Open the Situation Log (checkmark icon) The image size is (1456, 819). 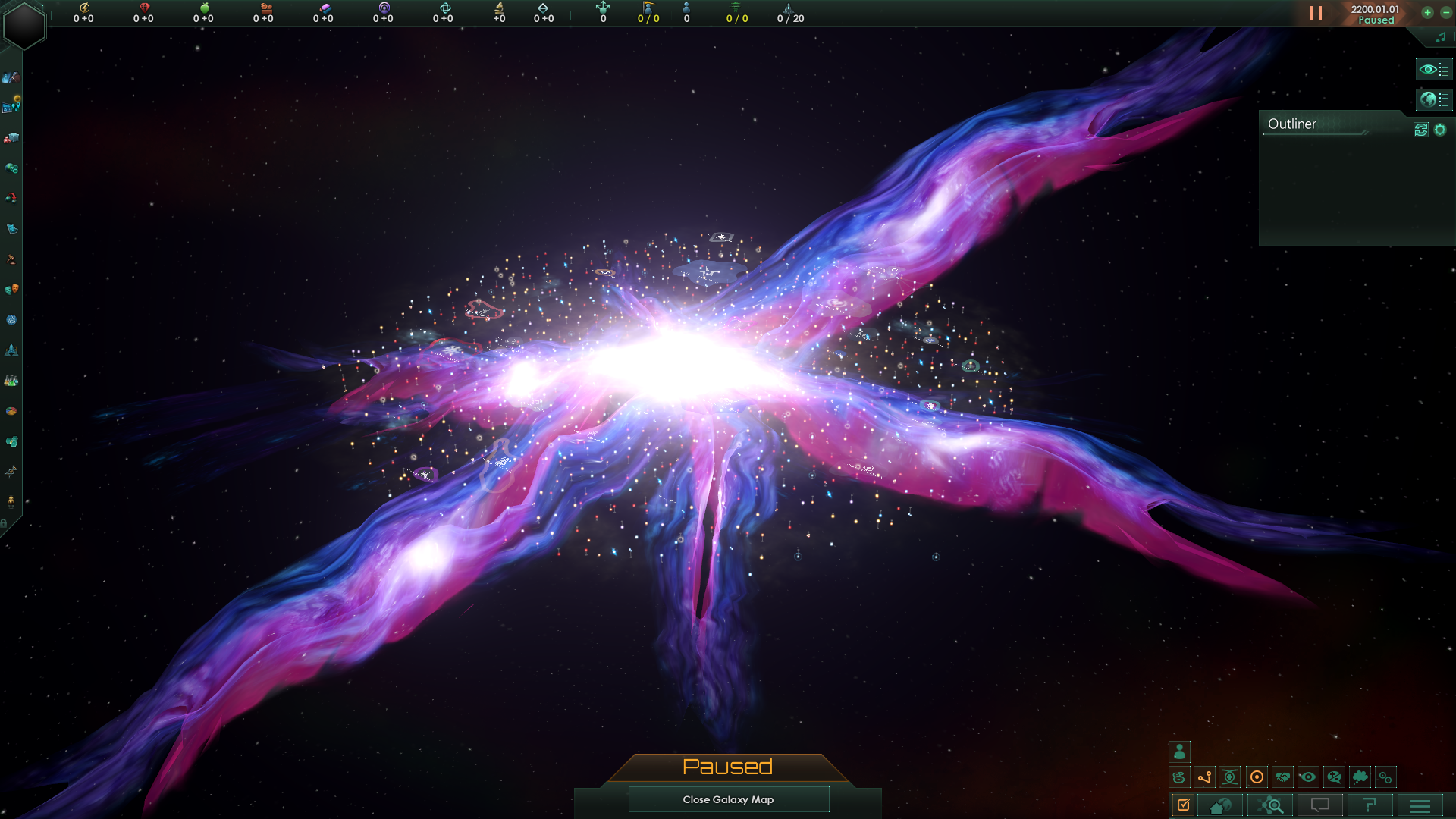click(1185, 805)
